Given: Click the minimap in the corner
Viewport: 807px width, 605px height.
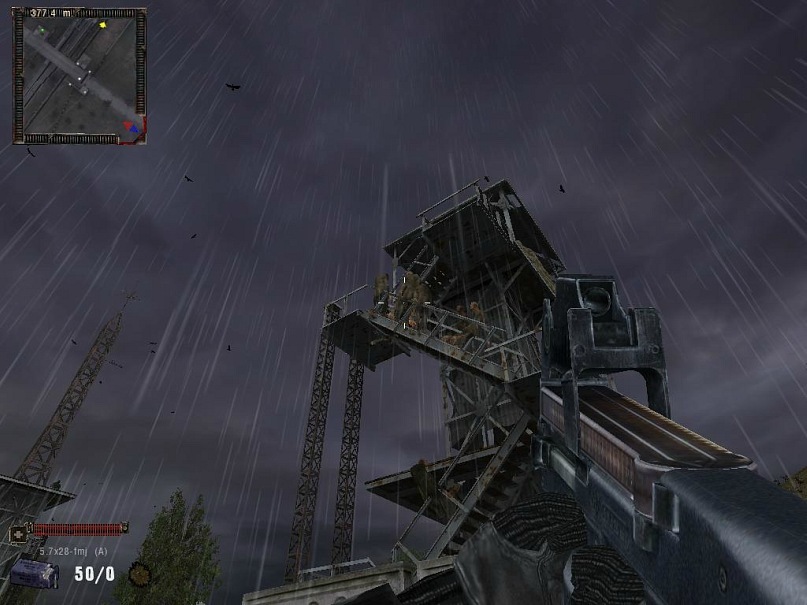Looking at the screenshot, I should coord(79,76).
